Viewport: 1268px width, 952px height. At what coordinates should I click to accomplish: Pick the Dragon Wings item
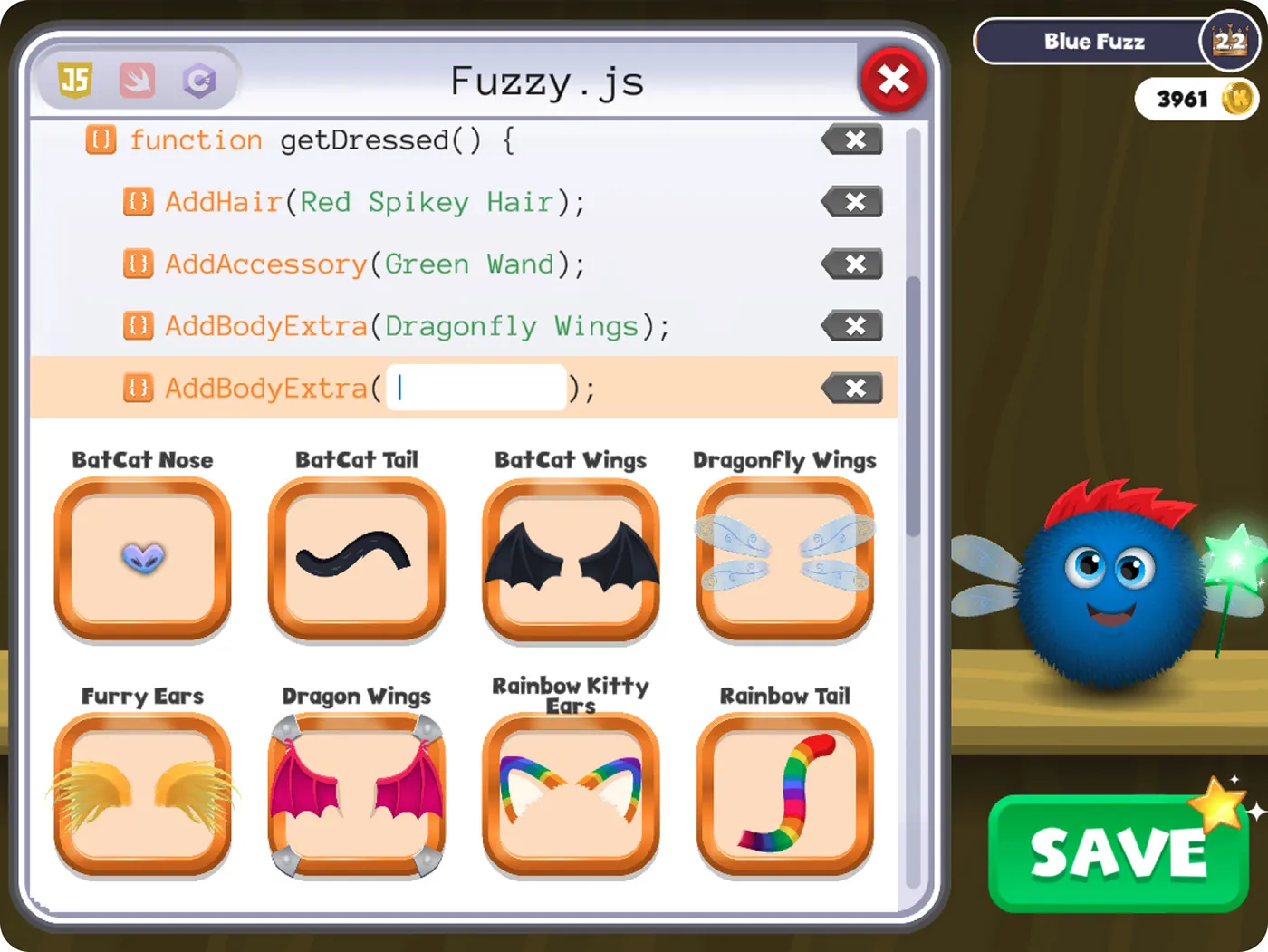point(356,795)
